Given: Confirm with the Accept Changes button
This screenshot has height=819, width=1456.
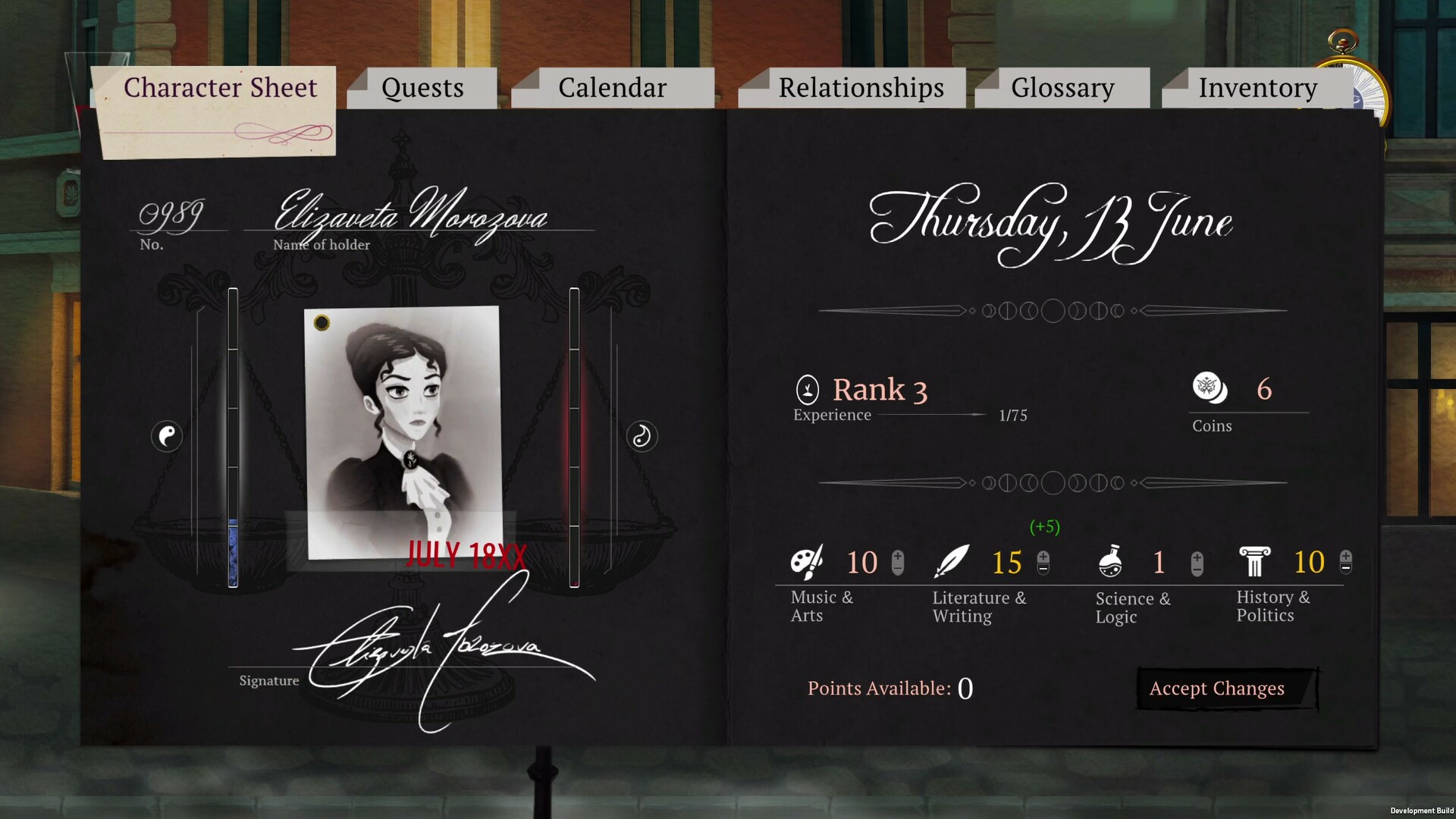Looking at the screenshot, I should pos(1216,689).
